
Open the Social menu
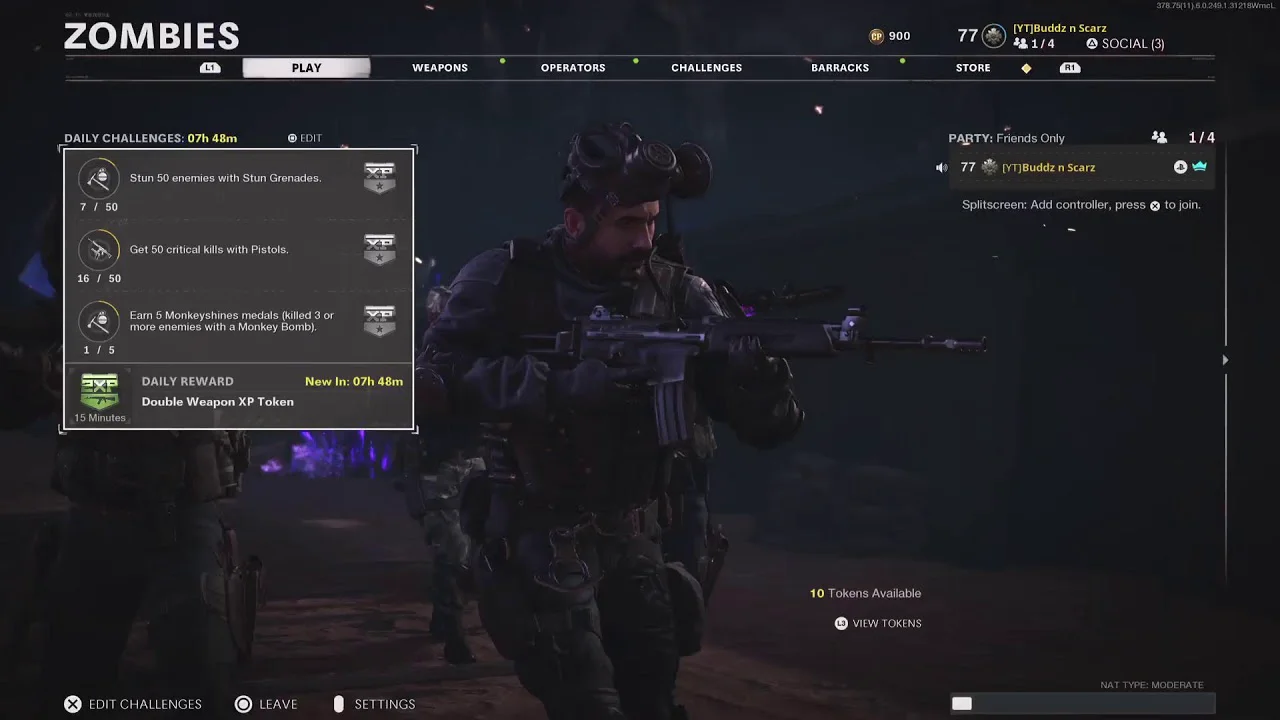pos(1125,44)
